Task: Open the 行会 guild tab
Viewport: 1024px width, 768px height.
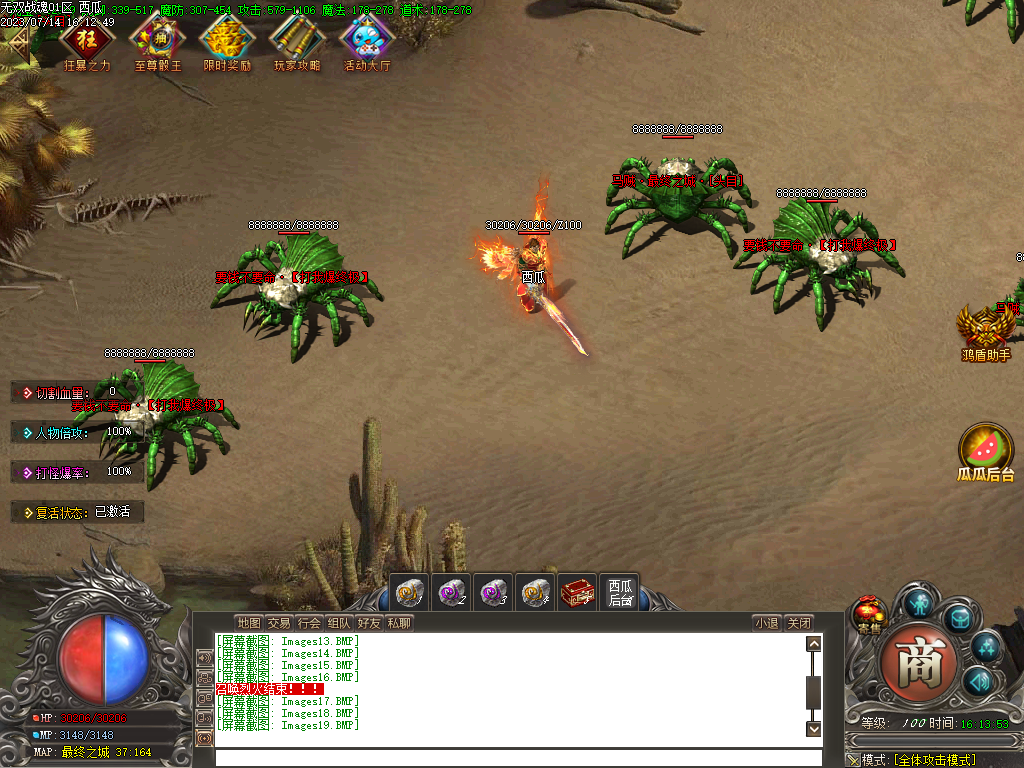Action: pyautogui.click(x=309, y=623)
